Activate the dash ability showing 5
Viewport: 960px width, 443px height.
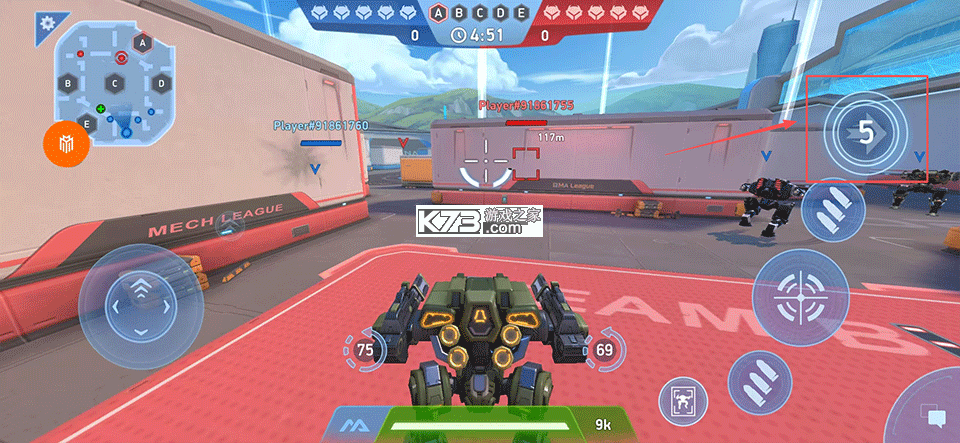click(x=866, y=133)
